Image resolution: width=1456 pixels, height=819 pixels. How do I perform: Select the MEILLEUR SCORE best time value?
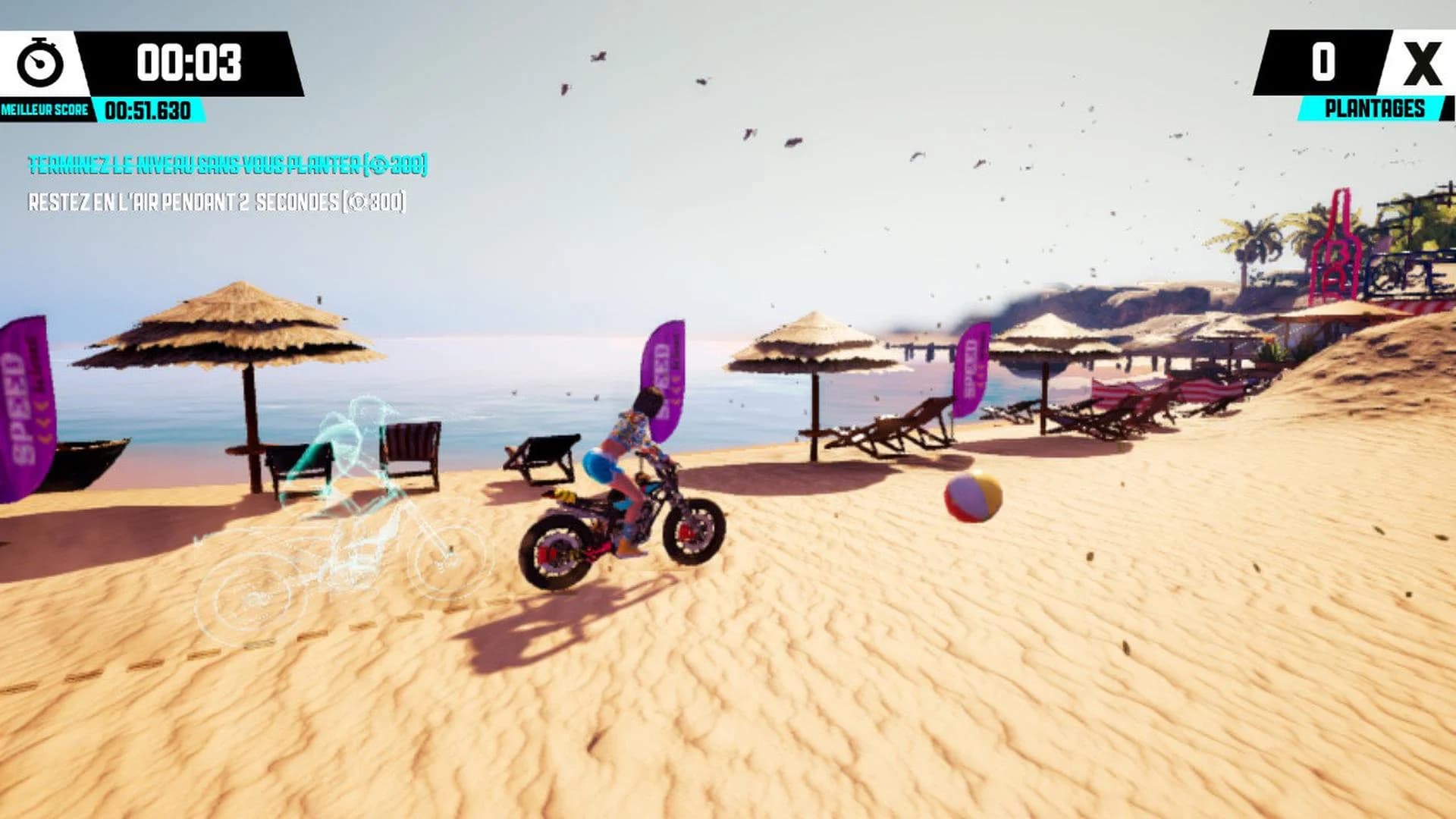pos(148,110)
